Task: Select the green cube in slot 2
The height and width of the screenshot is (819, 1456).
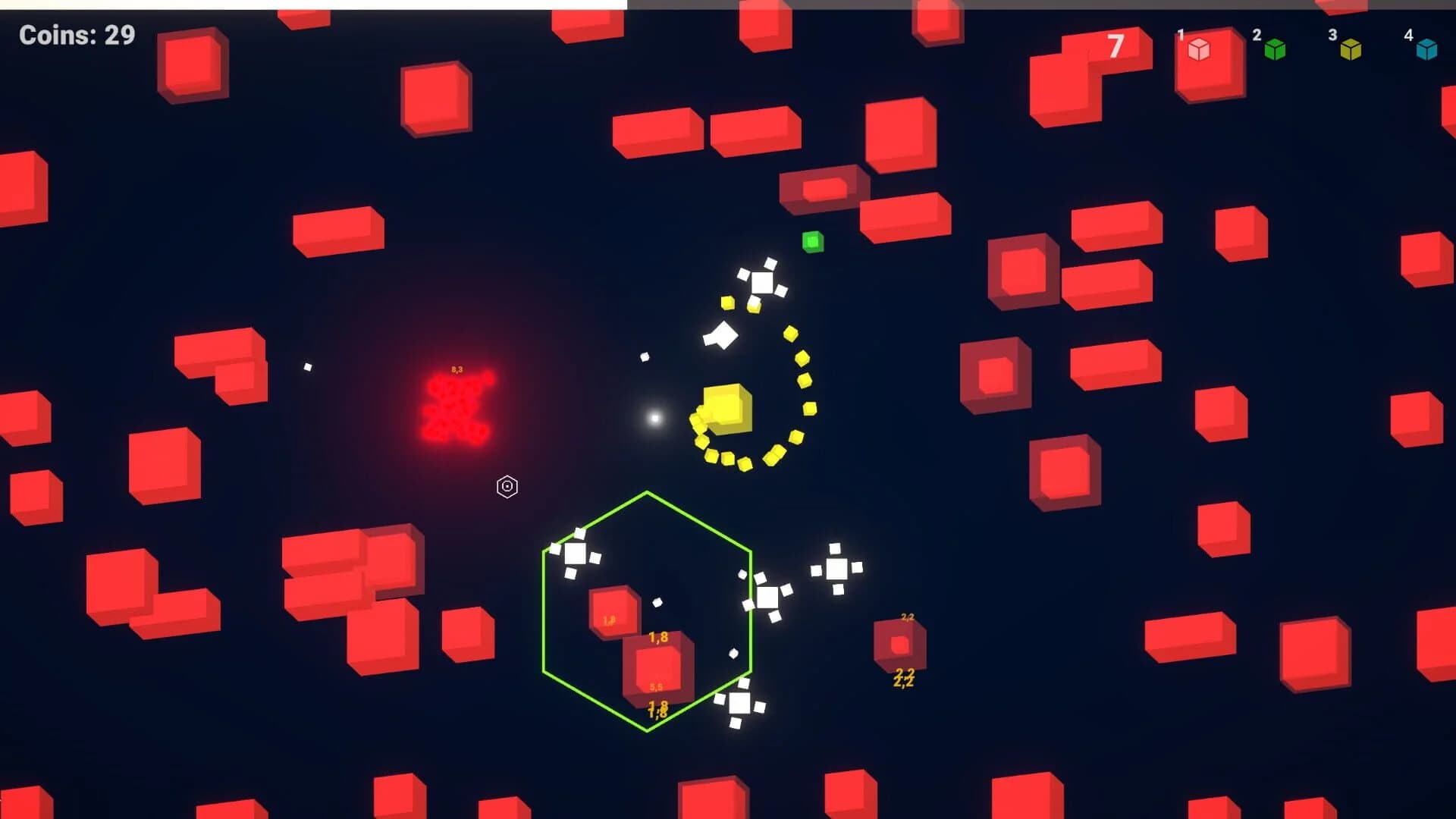Action: pyautogui.click(x=1276, y=49)
